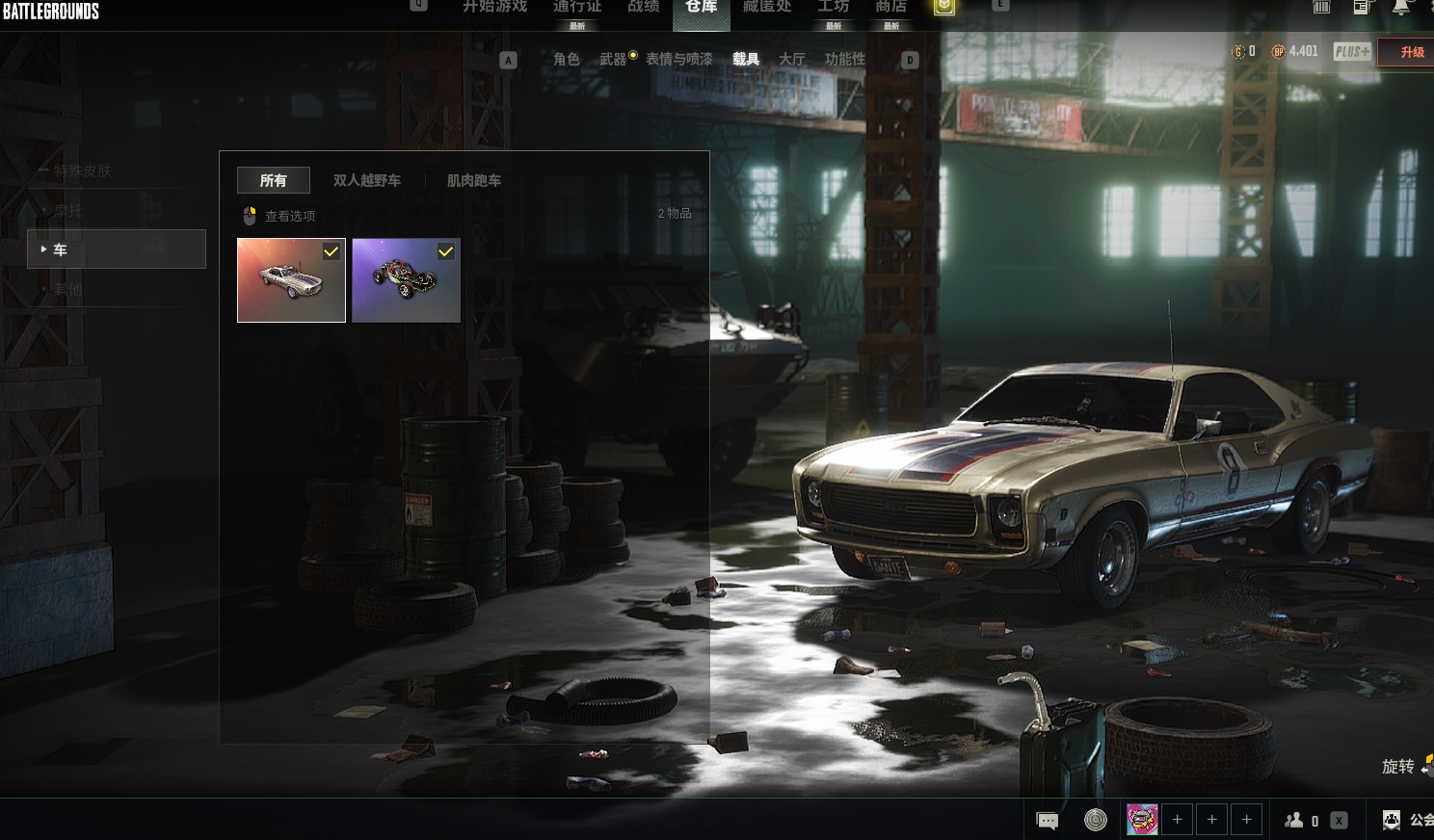Open the 工坊 (Workshop) menu
This screenshot has width=1434, height=840.
coord(833,7)
